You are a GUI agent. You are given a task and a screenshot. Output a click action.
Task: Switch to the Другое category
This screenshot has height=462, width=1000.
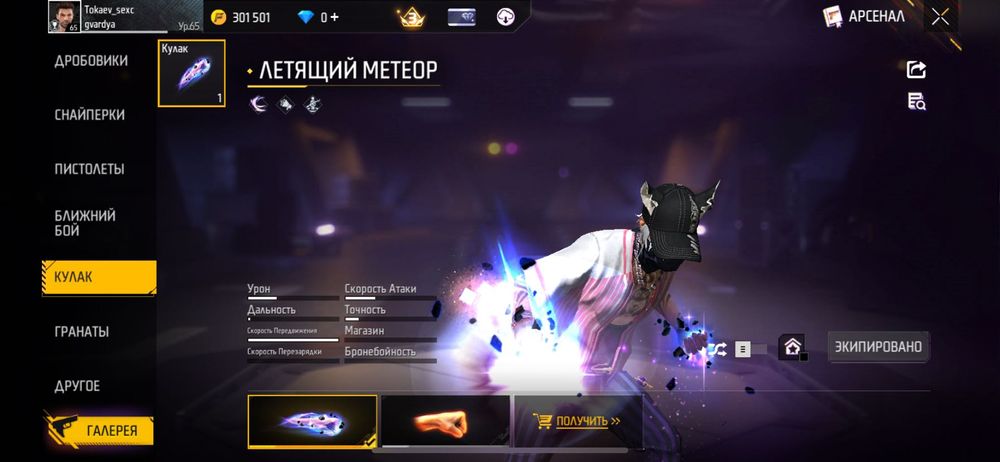click(x=77, y=385)
